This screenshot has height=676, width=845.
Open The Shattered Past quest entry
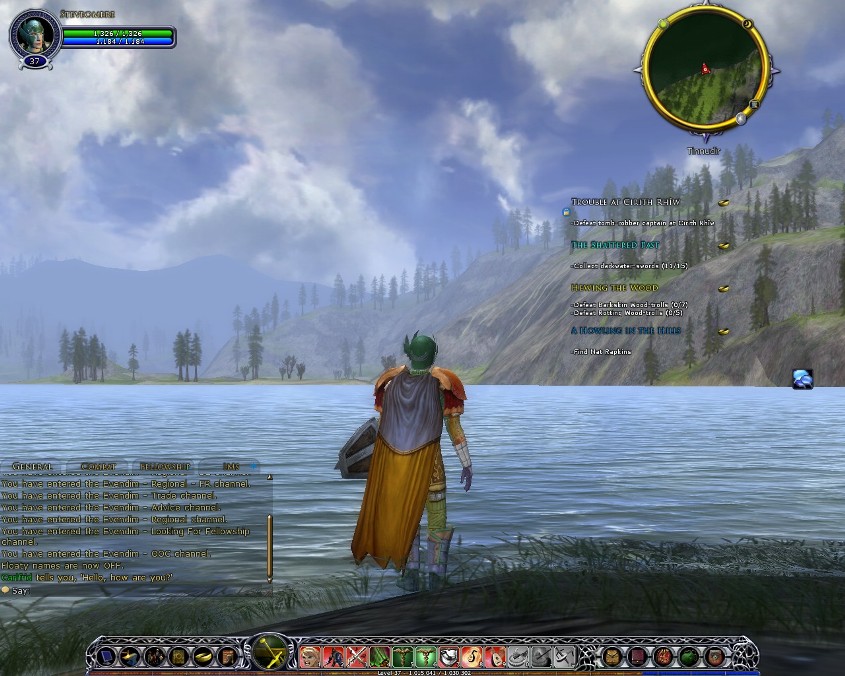[x=615, y=245]
